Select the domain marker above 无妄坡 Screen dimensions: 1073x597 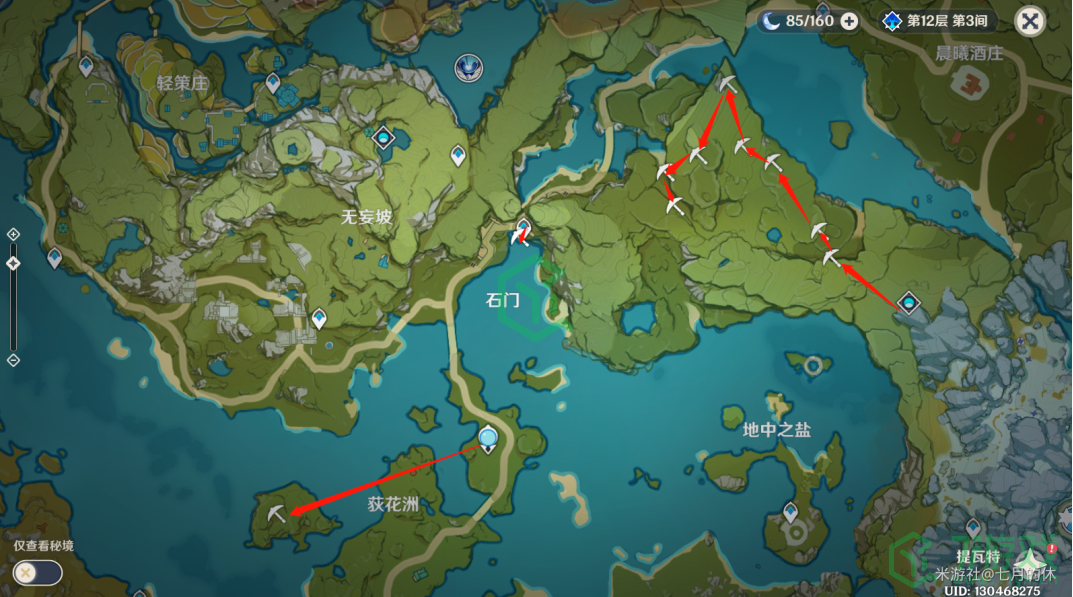(384, 137)
